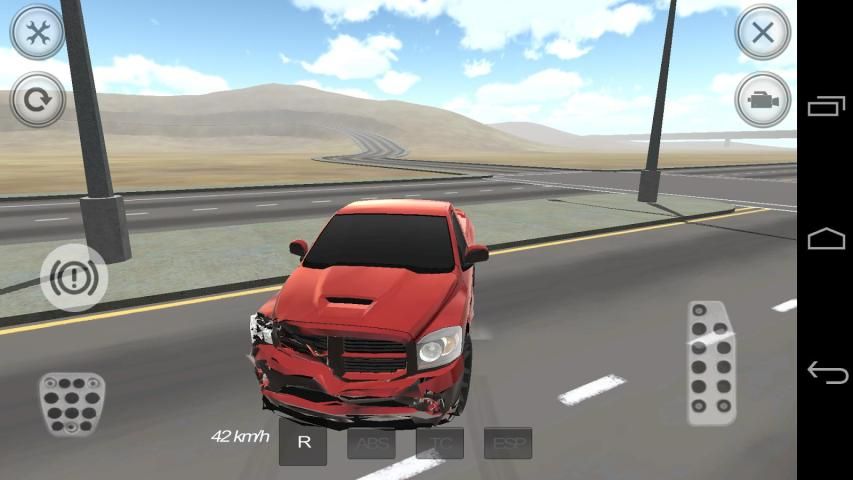Image resolution: width=853 pixels, height=480 pixels.
Task: Step on the brake pedal
Action: point(71,402)
